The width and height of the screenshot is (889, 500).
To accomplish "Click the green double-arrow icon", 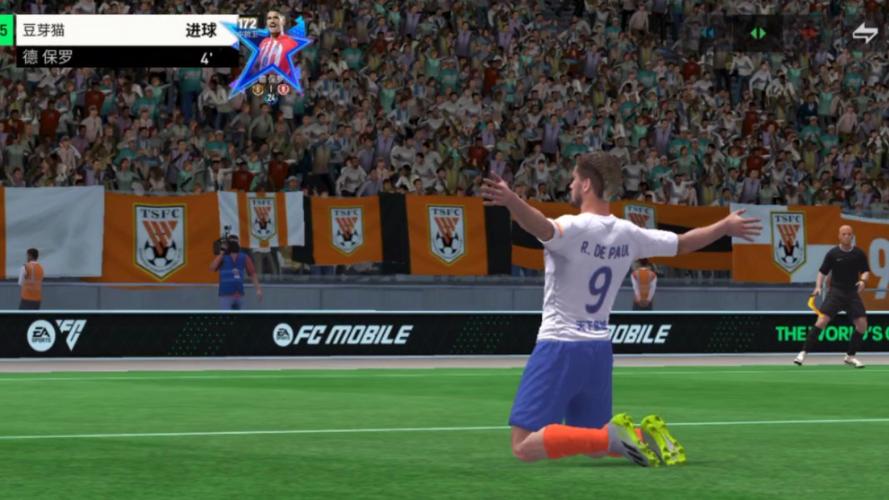I will coord(758,33).
